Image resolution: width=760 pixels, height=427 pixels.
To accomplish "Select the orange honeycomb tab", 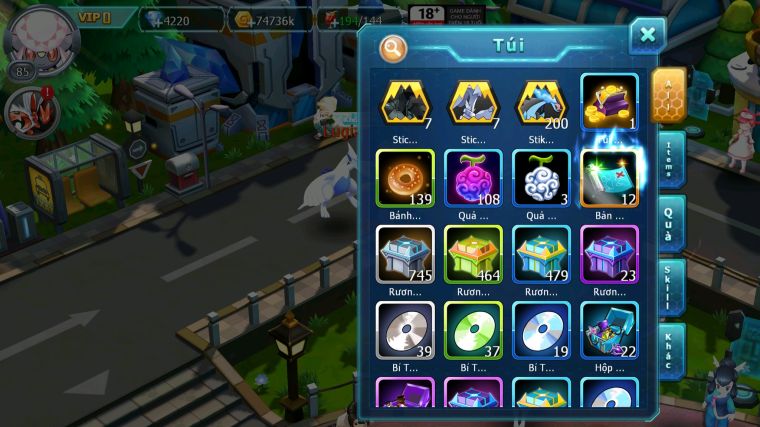I will point(669,96).
